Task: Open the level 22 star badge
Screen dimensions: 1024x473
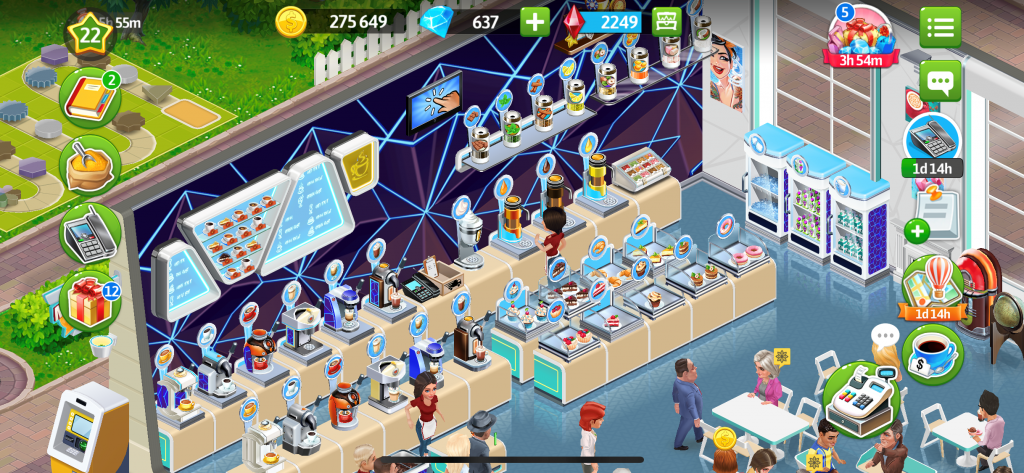Action: pos(90,34)
